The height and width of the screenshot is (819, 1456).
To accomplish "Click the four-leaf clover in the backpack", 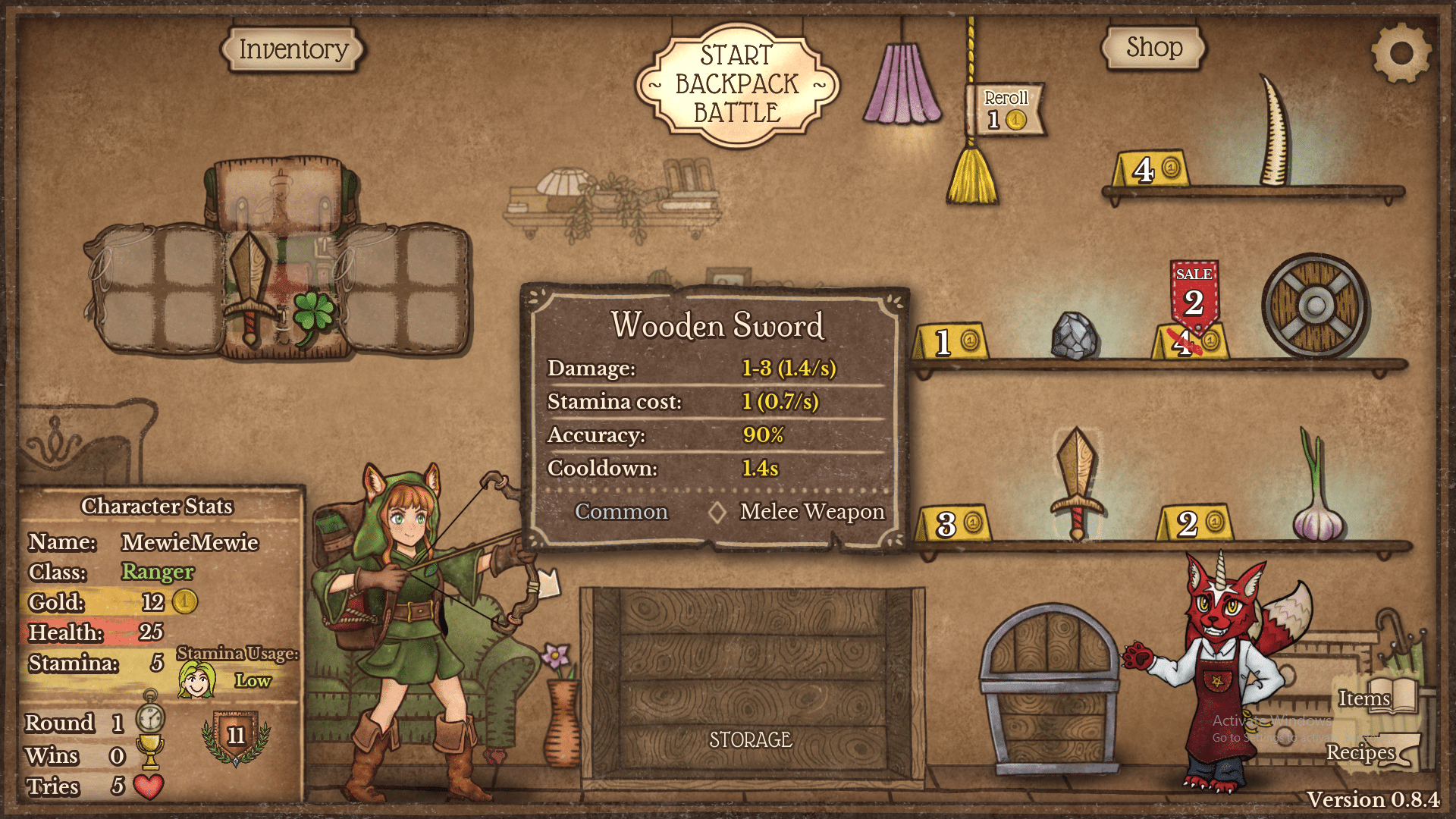I will [312, 315].
